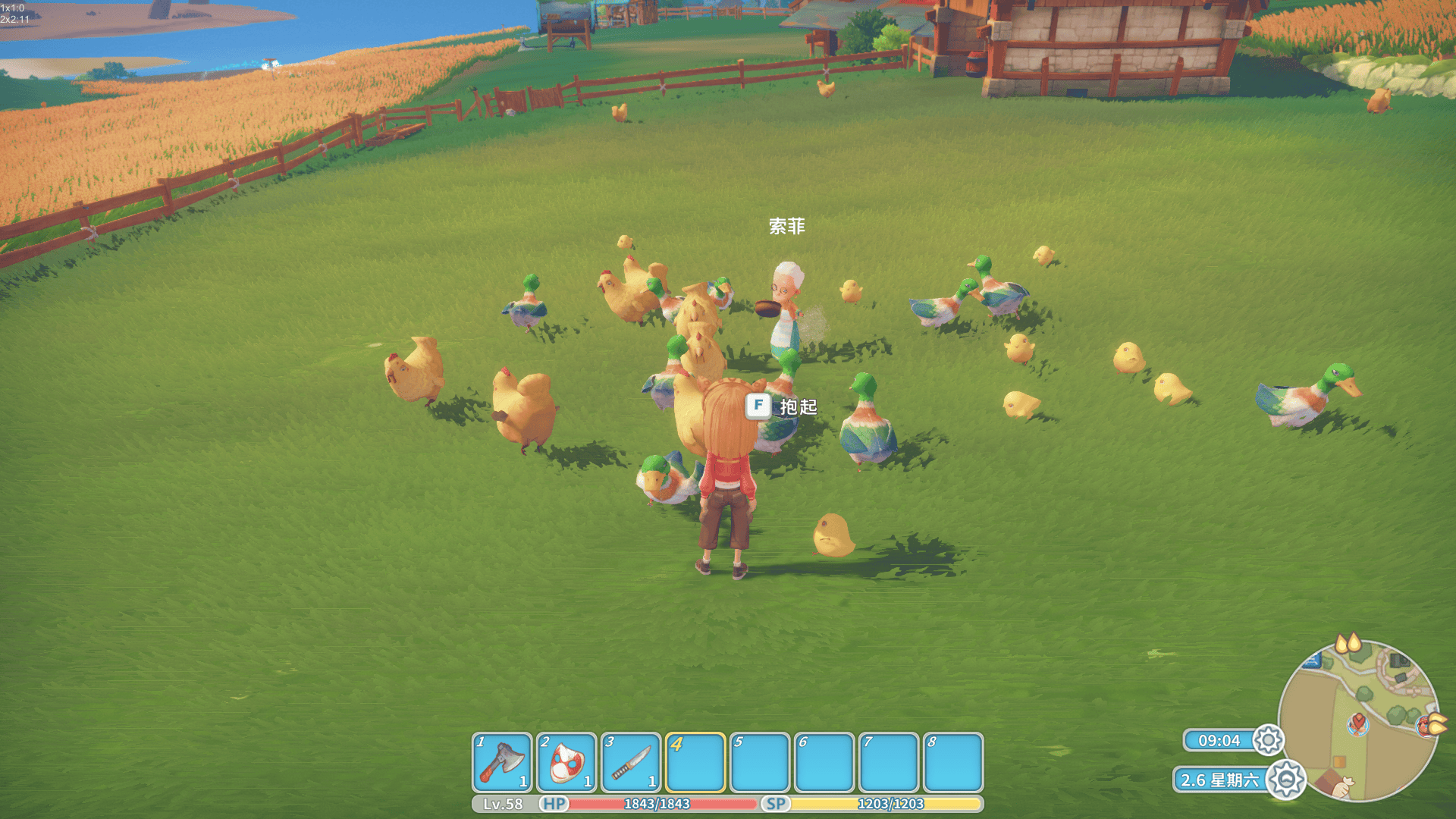This screenshot has height=819, width=1456.
Task: Select the red player pin on minimap
Action: pyautogui.click(x=1357, y=723)
